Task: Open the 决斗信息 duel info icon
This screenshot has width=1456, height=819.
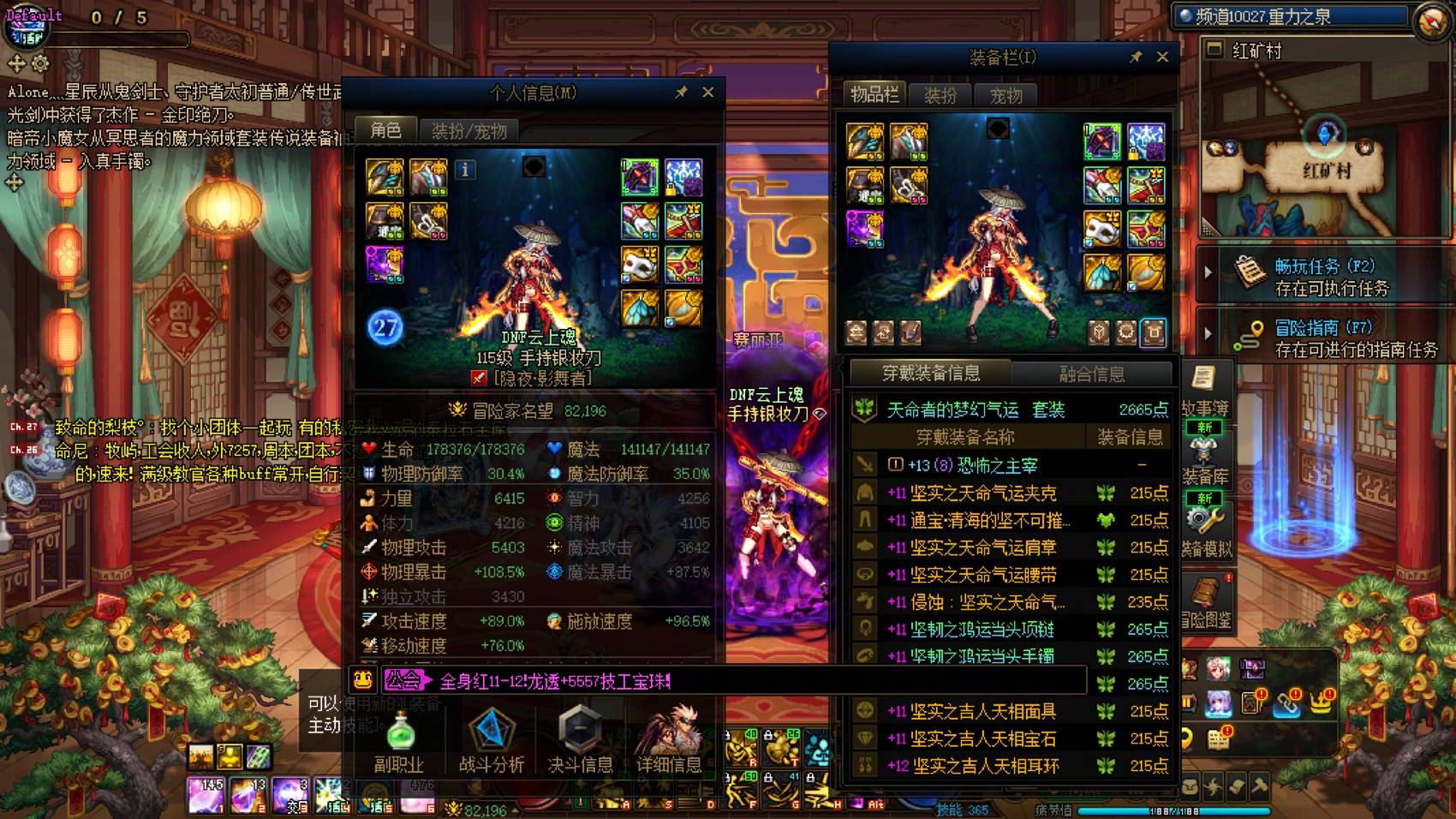Action: (582, 733)
